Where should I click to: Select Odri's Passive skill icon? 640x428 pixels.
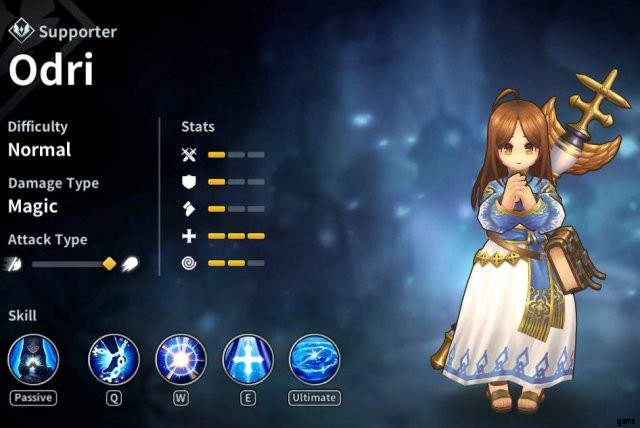tap(33, 360)
